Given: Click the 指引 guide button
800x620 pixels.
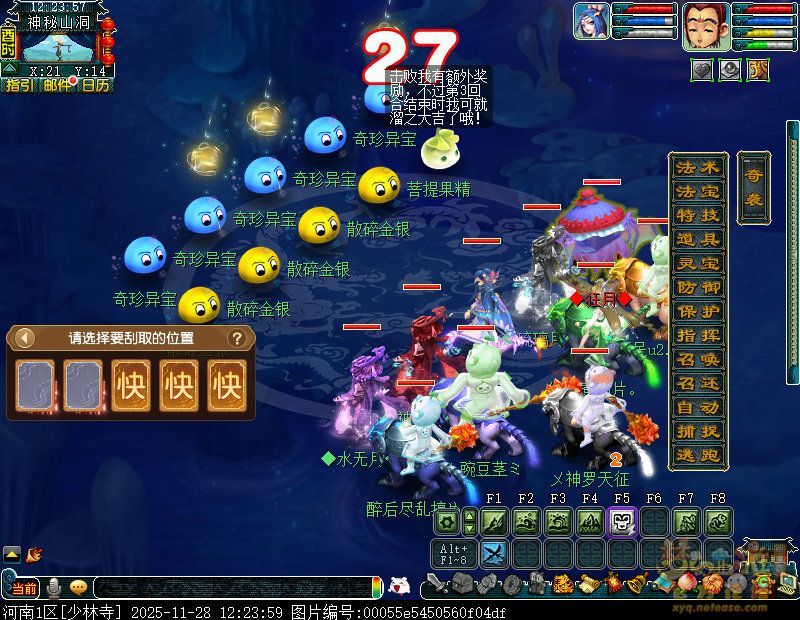Looking at the screenshot, I should (19, 85).
